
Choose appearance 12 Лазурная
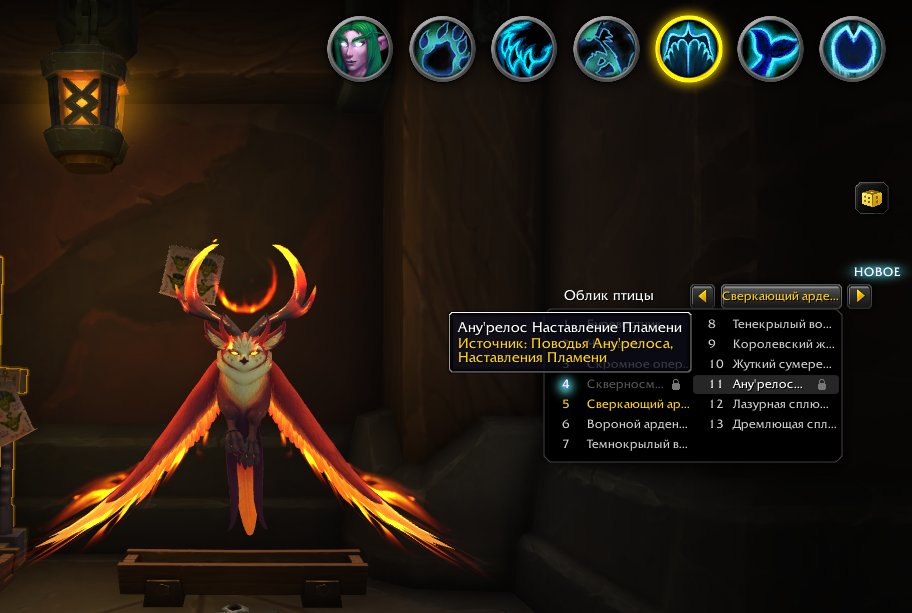768,404
